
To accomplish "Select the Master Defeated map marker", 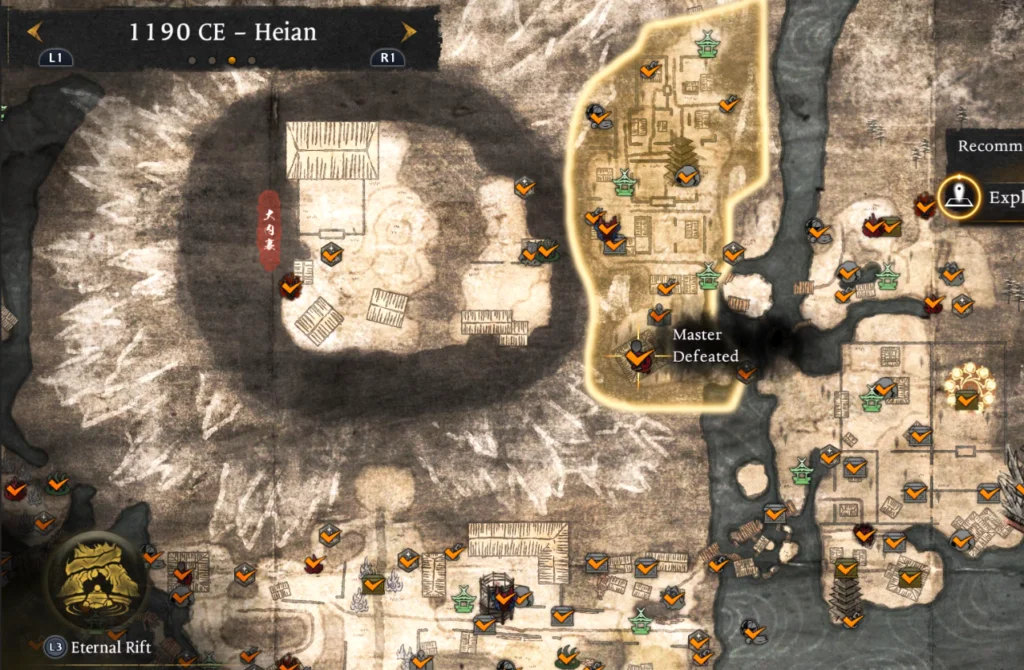I will (636, 355).
